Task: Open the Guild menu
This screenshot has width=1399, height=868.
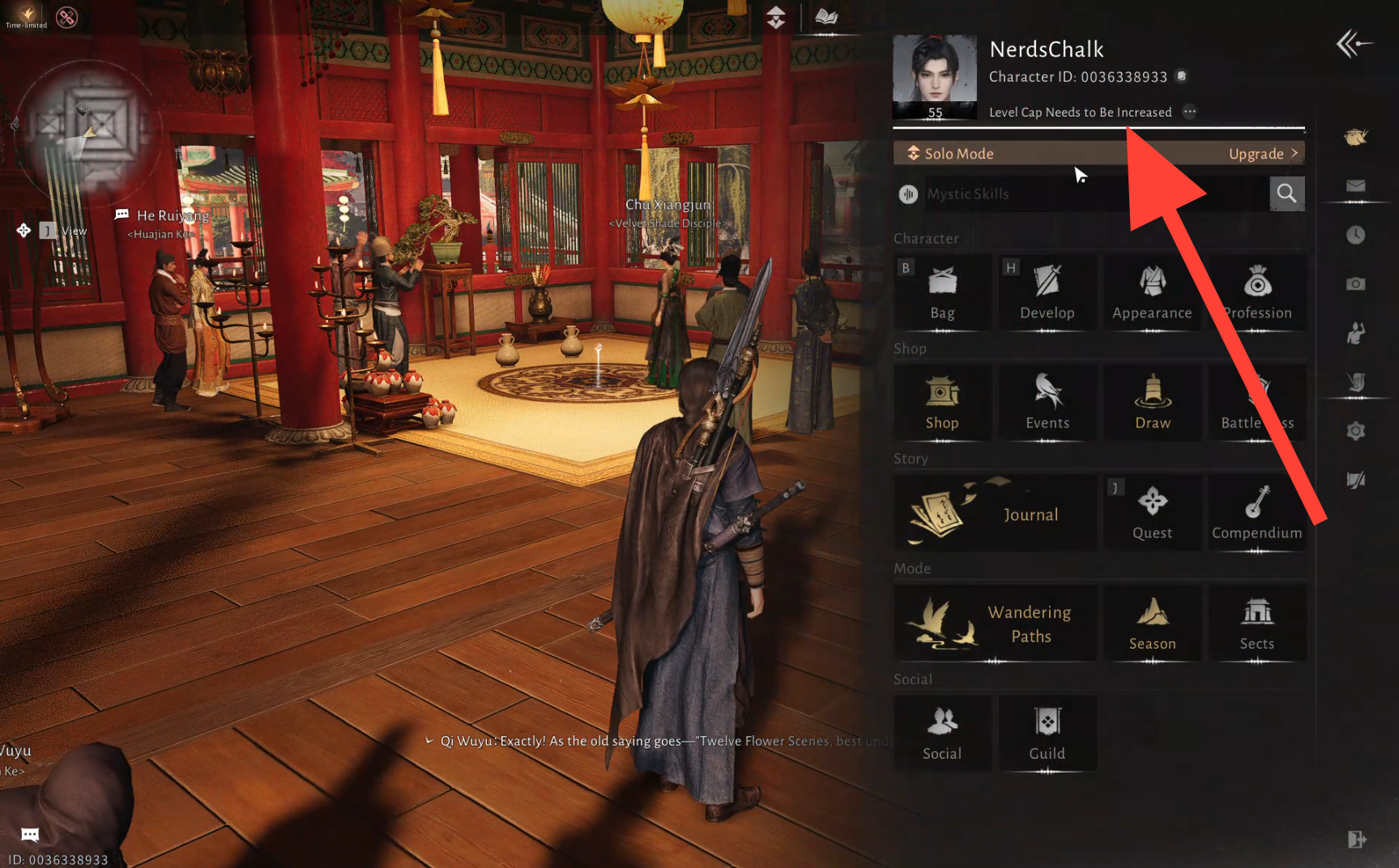Action: [x=1047, y=734]
